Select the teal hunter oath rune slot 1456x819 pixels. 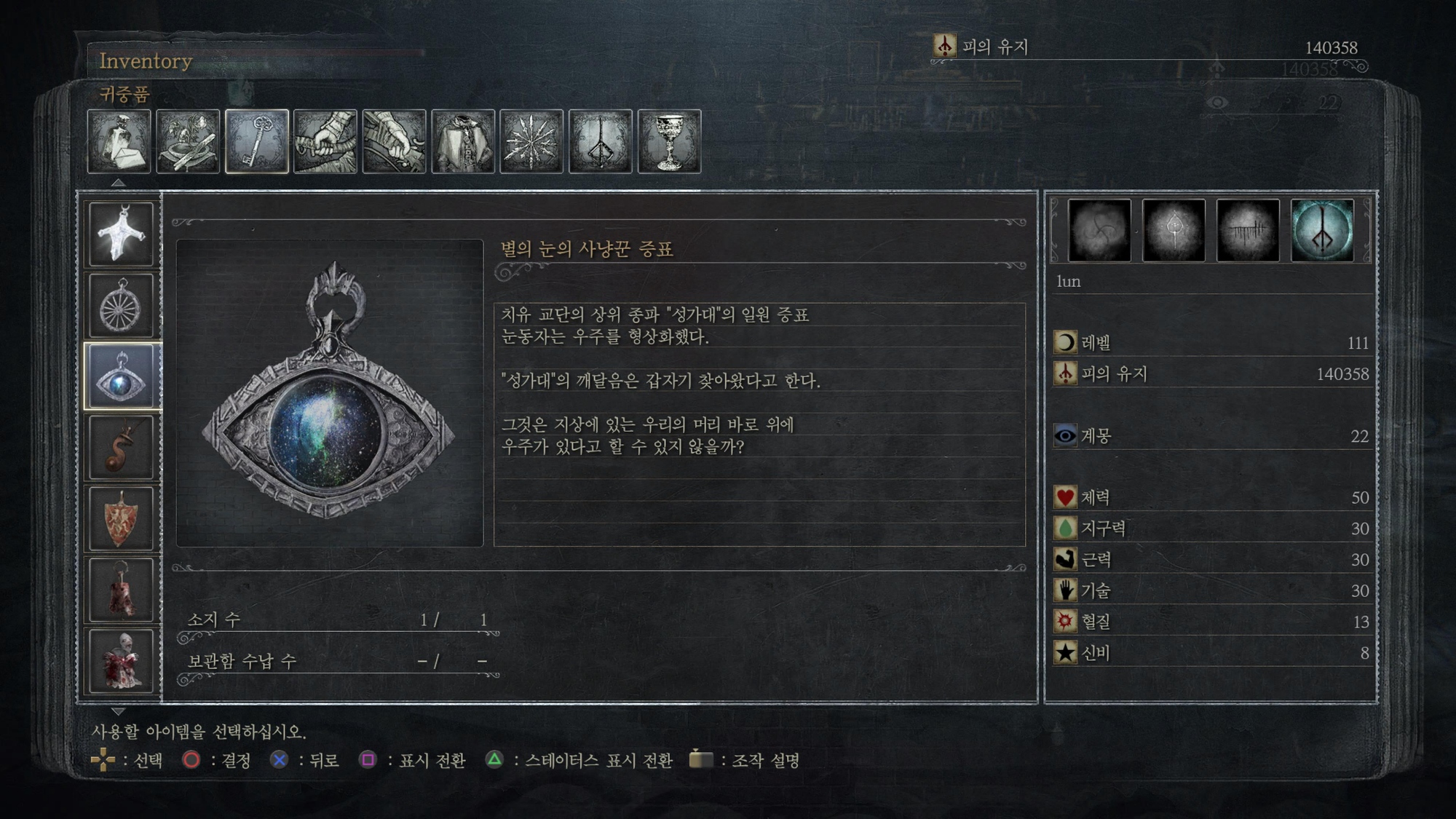tap(1322, 231)
